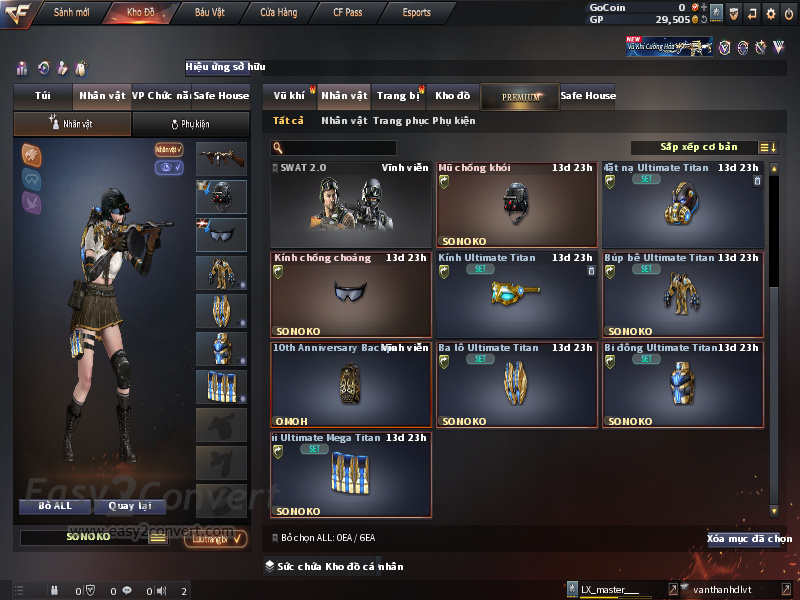The height and width of the screenshot is (600, 800).
Task: Go to the Báu Vật menu
Action: 209,13
